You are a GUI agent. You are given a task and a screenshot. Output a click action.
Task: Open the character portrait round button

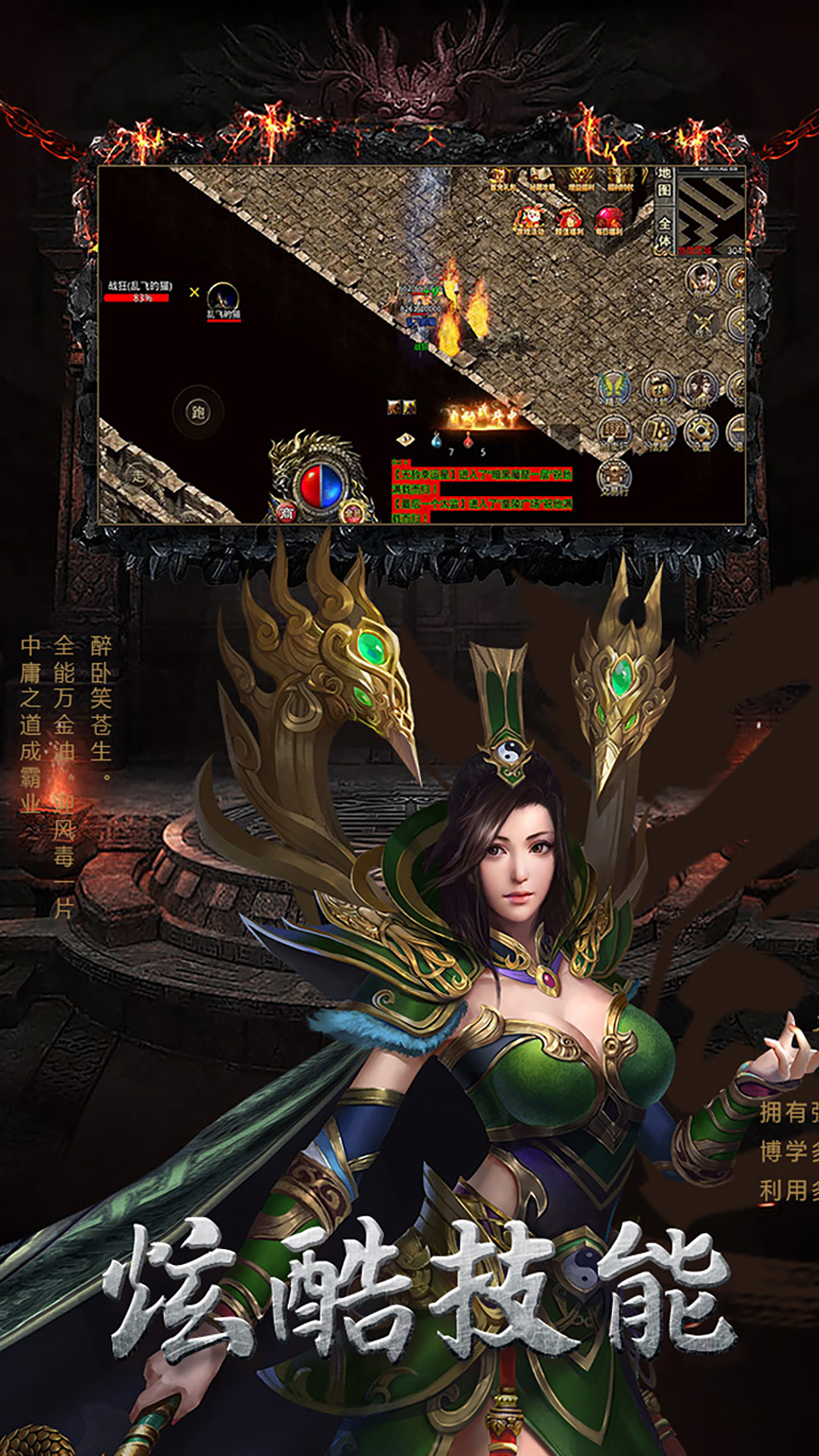coord(702,279)
